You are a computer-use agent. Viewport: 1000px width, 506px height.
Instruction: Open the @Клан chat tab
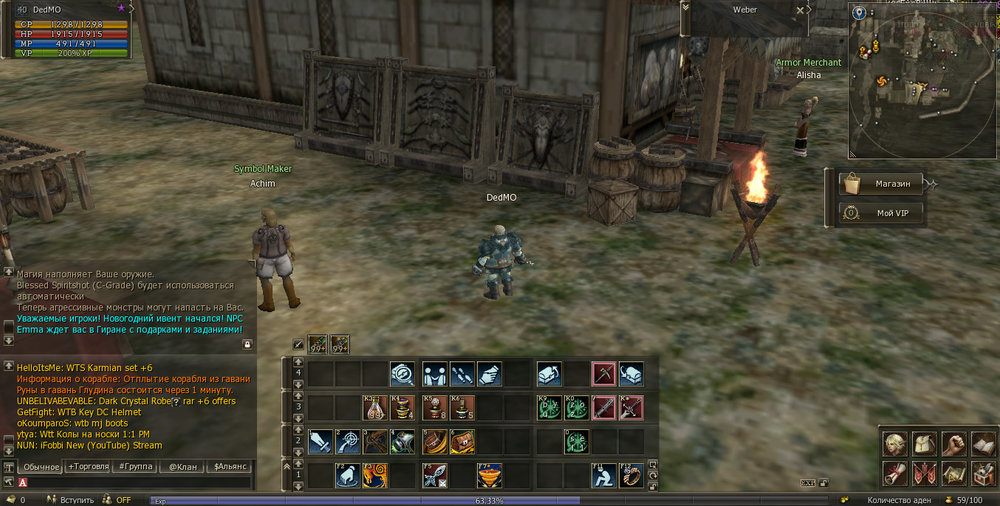coord(181,467)
